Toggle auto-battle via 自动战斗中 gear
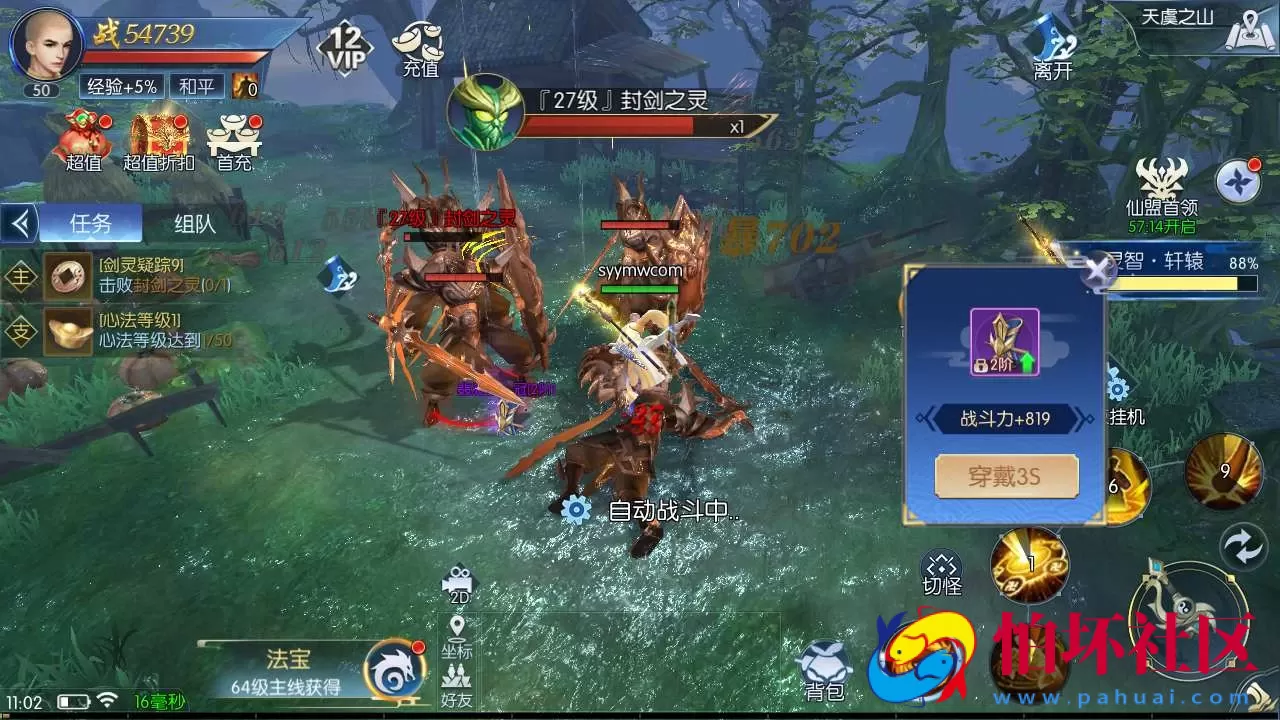 click(575, 508)
